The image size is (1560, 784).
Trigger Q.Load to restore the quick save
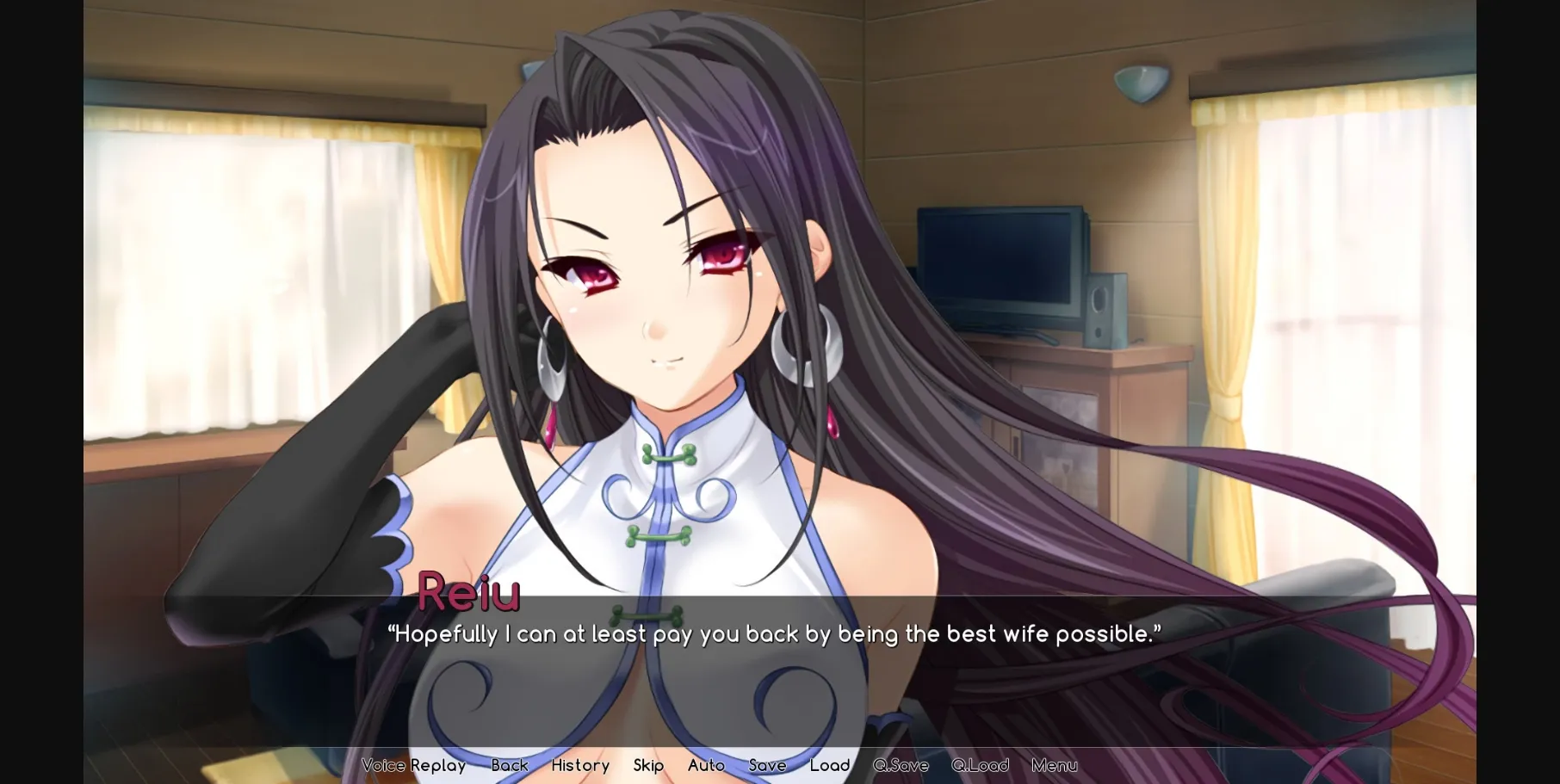click(981, 765)
